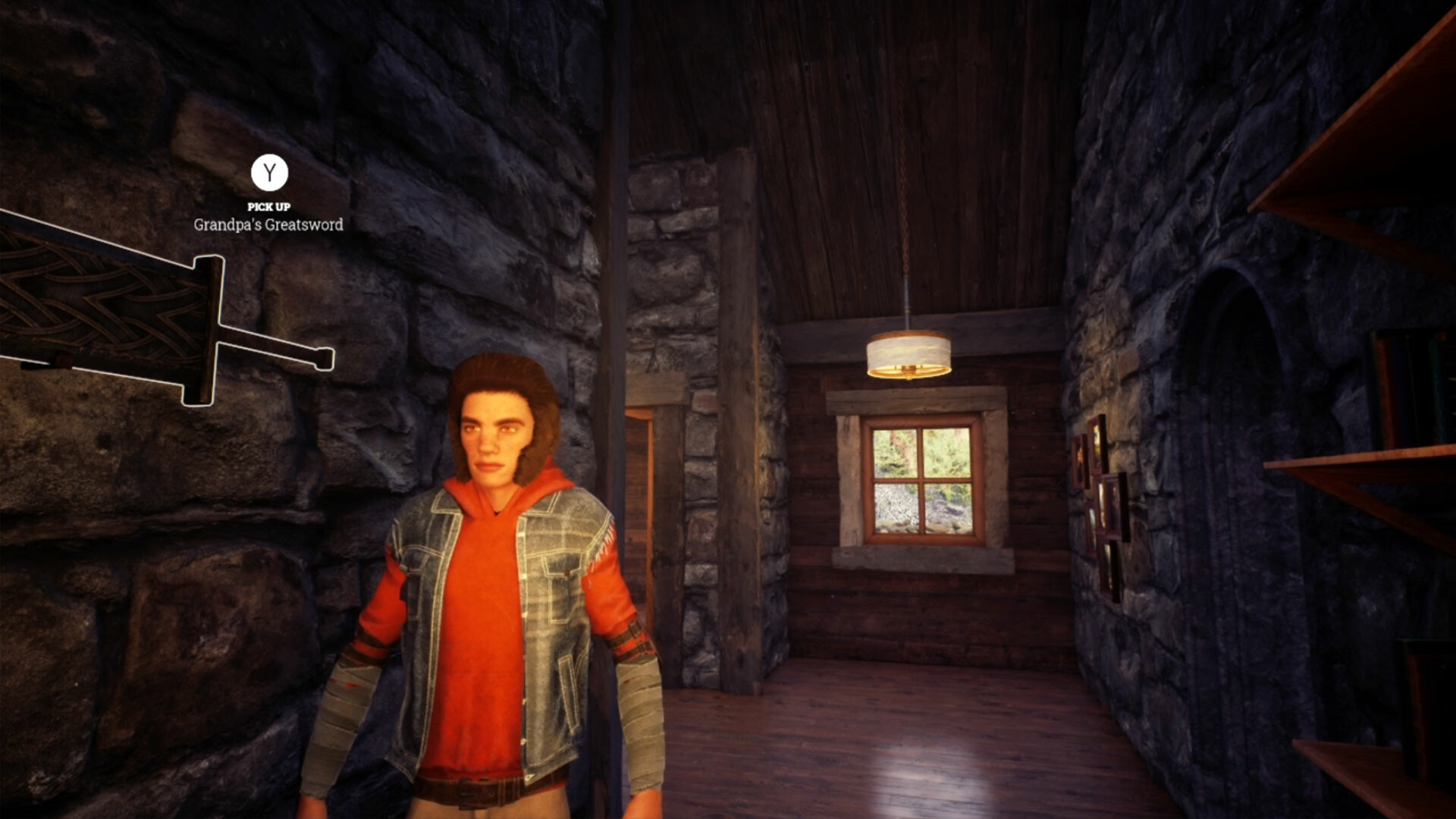Screen dimensions: 1456x819
Task: Click the Grandpa's Greatsword label text
Action: (x=270, y=225)
